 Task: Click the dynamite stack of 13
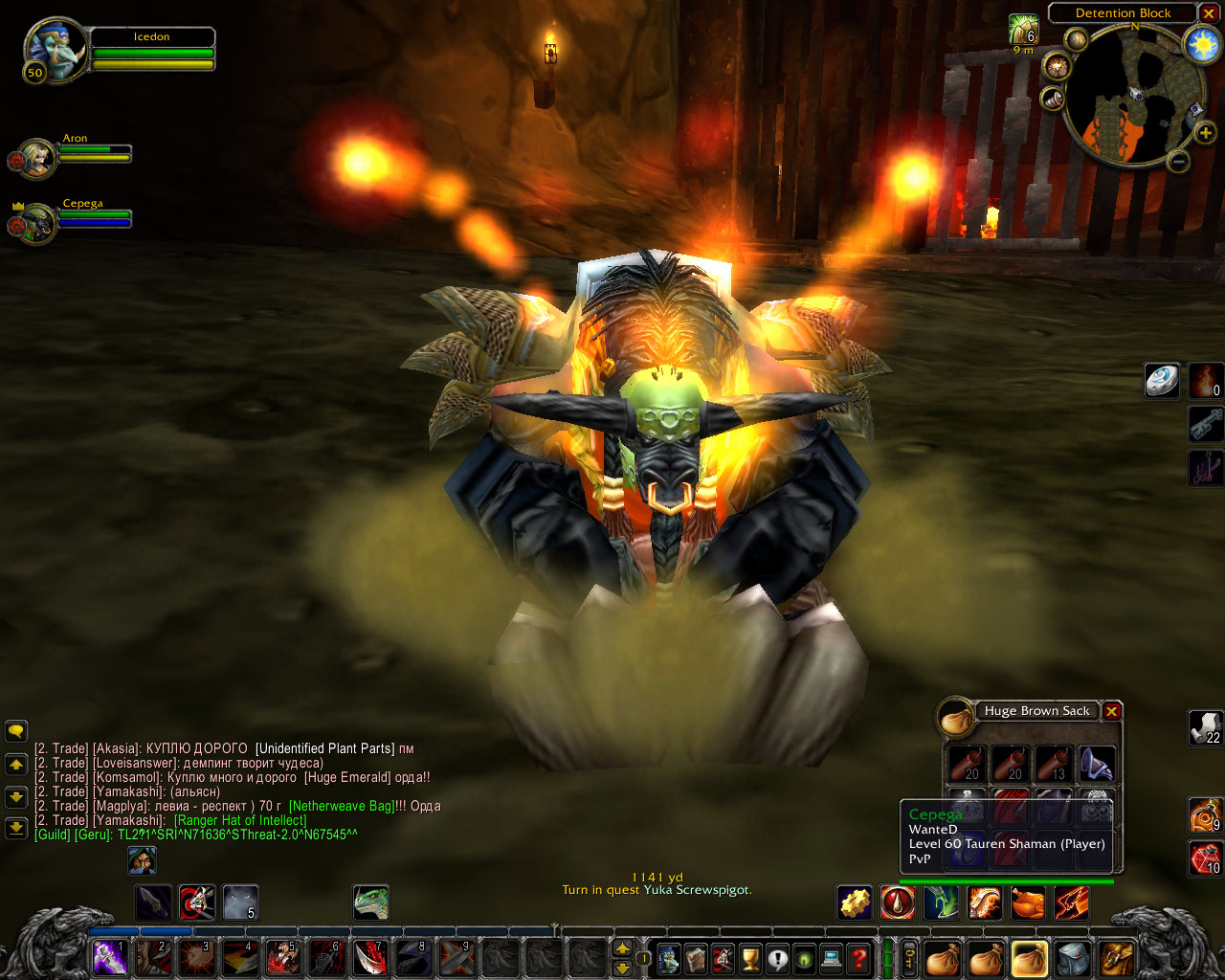1054,765
